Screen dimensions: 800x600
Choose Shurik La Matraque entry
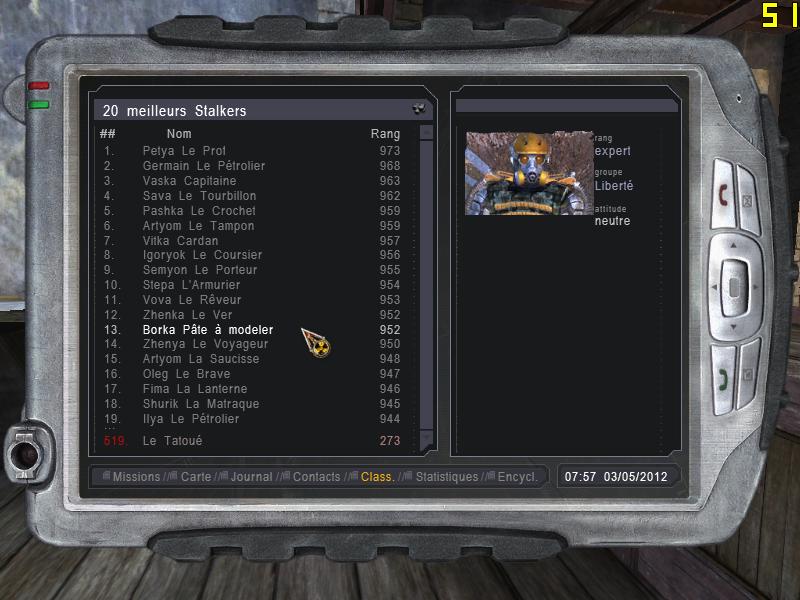(x=200, y=404)
